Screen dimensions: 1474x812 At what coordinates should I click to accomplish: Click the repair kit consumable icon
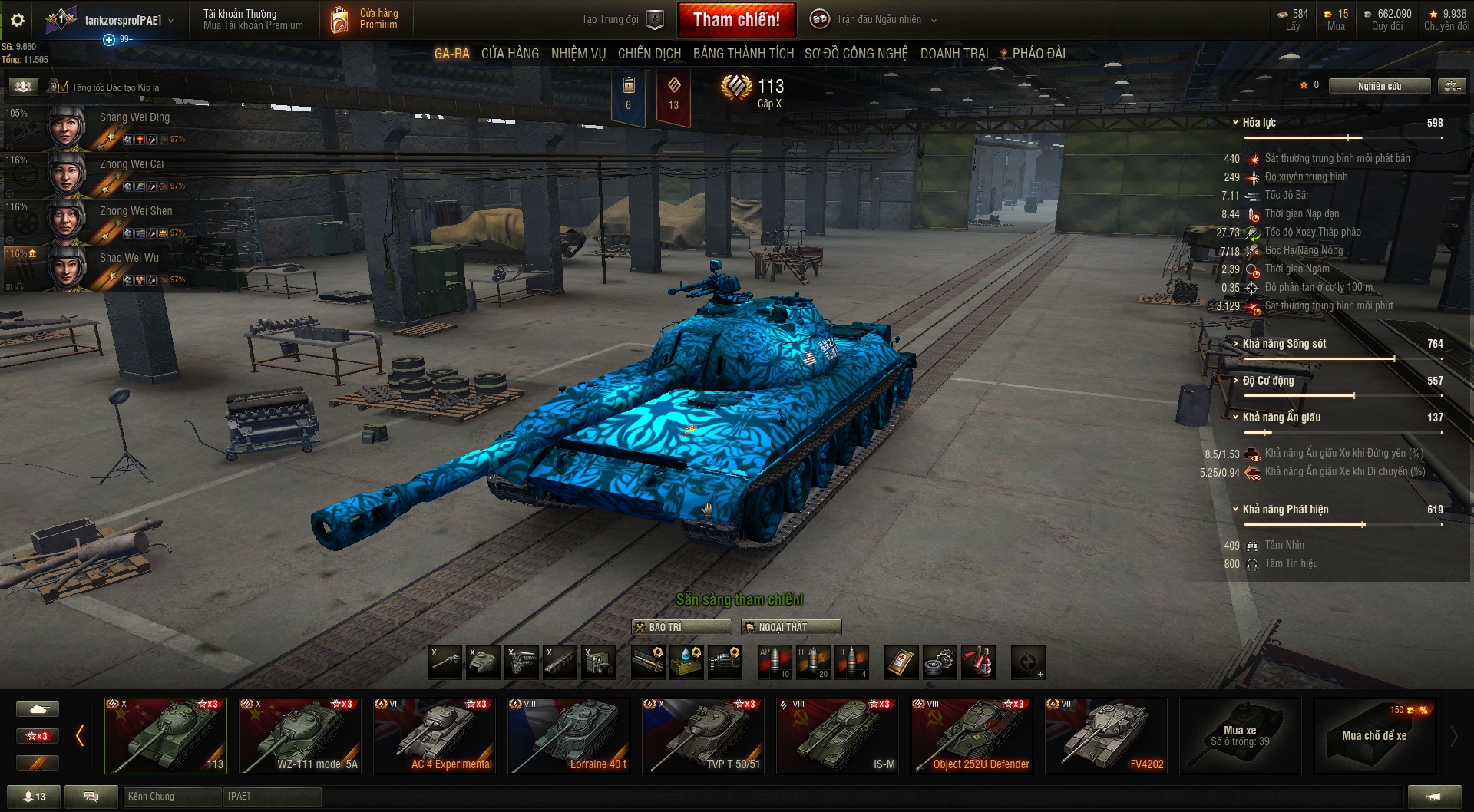coord(940,662)
